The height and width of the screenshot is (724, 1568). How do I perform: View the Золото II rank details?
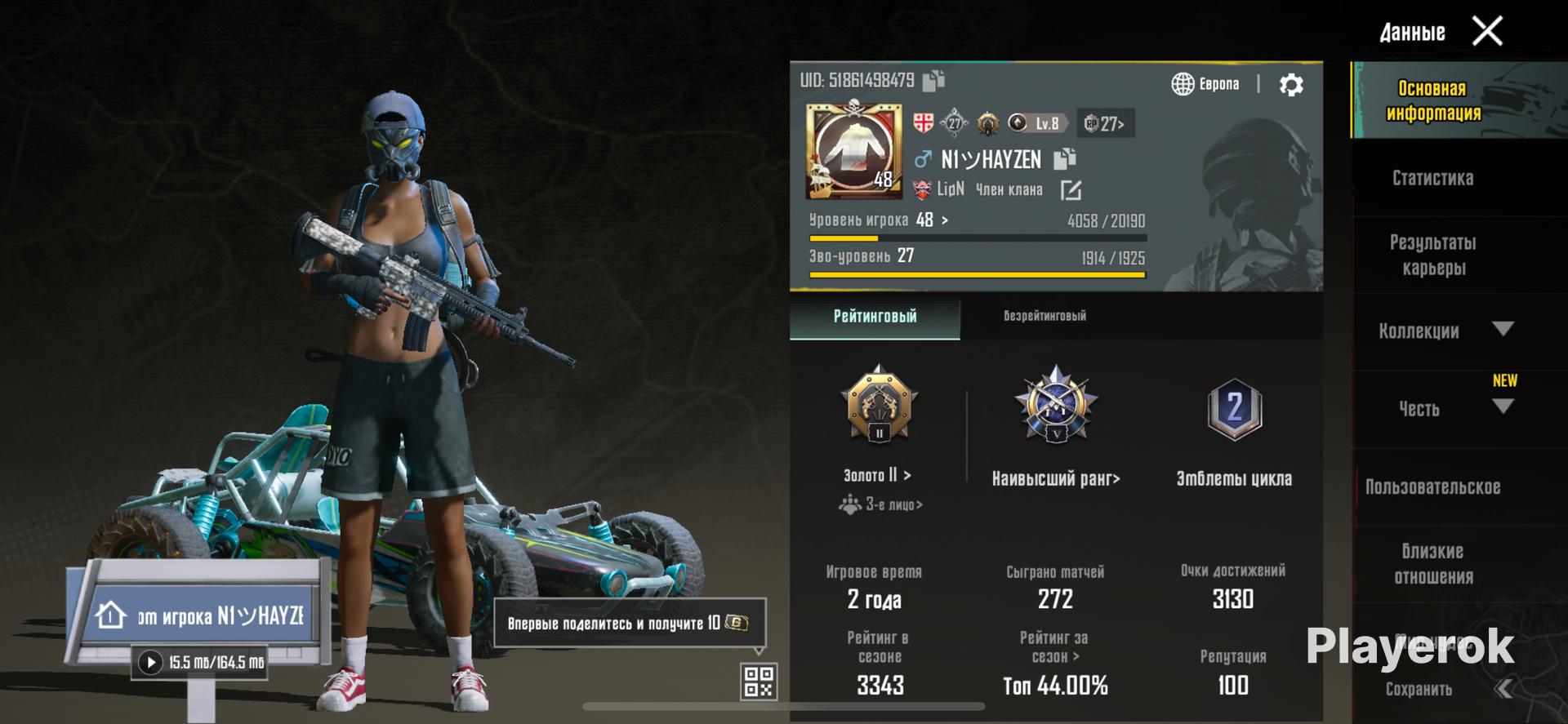point(878,474)
